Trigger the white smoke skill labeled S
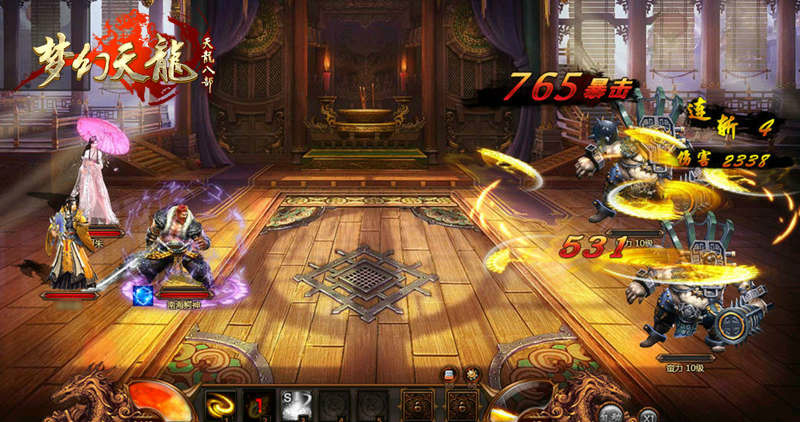Screen dimensions: 800x422 point(294,405)
